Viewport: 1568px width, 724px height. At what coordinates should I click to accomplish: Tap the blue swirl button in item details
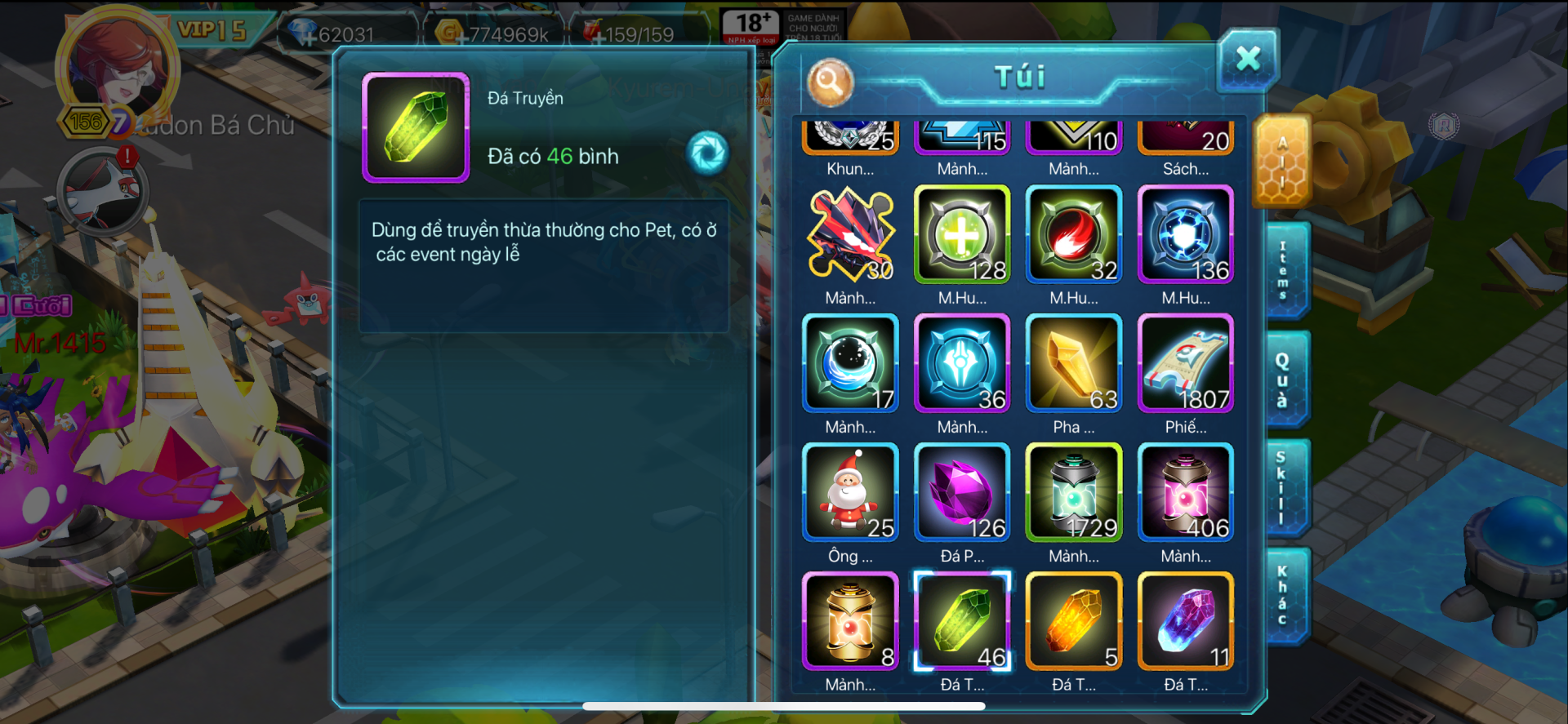pos(707,153)
